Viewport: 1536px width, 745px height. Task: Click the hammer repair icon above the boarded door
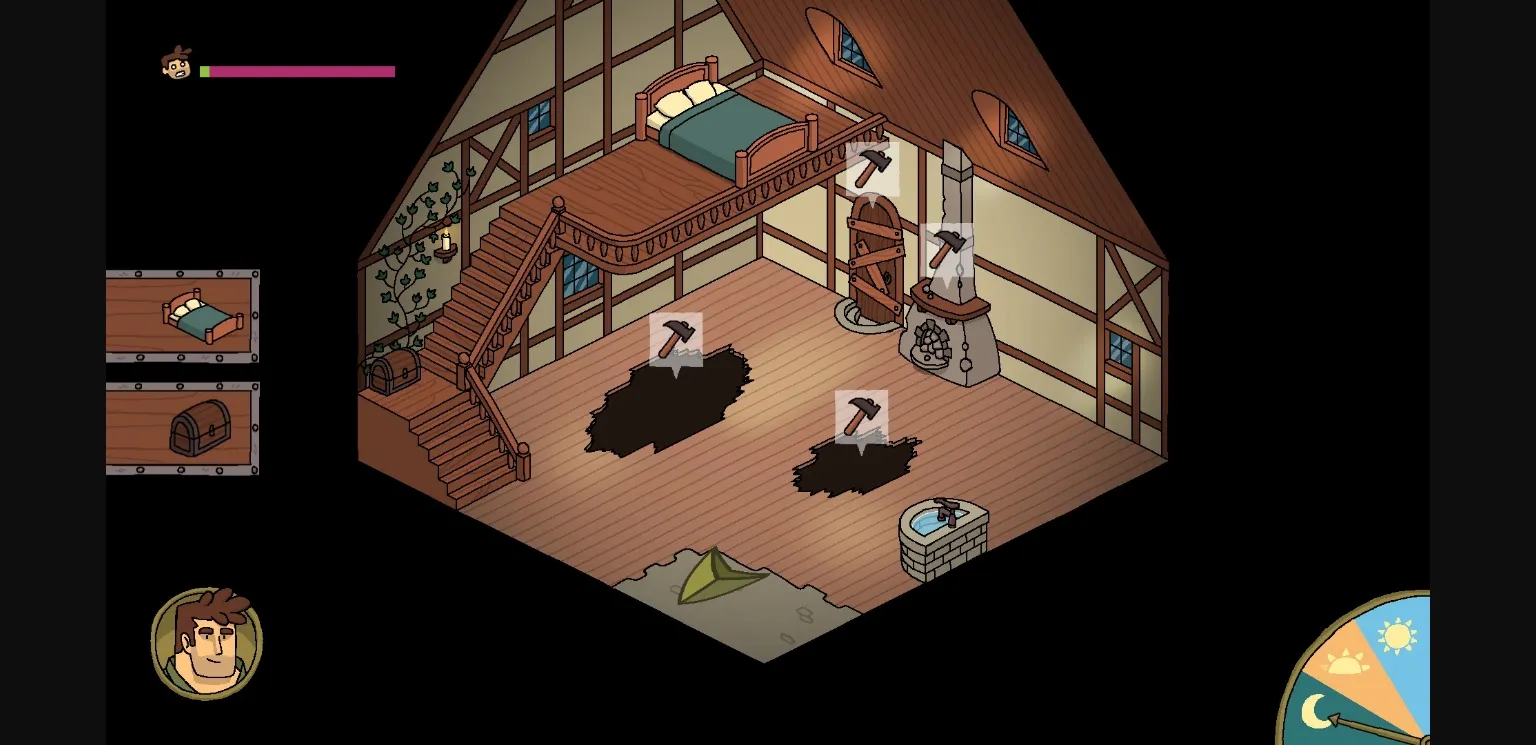(x=871, y=166)
